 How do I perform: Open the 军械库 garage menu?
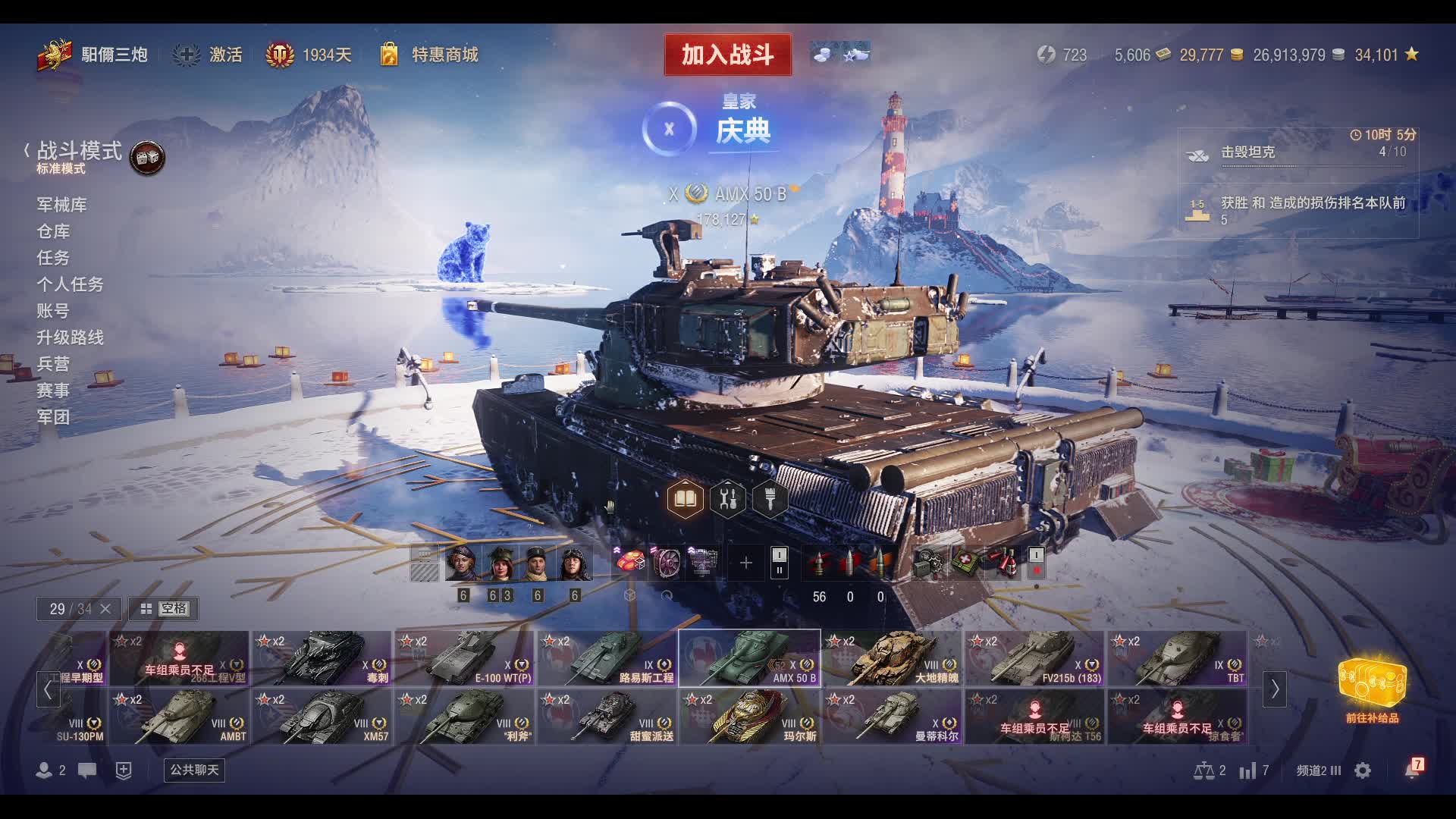point(61,205)
